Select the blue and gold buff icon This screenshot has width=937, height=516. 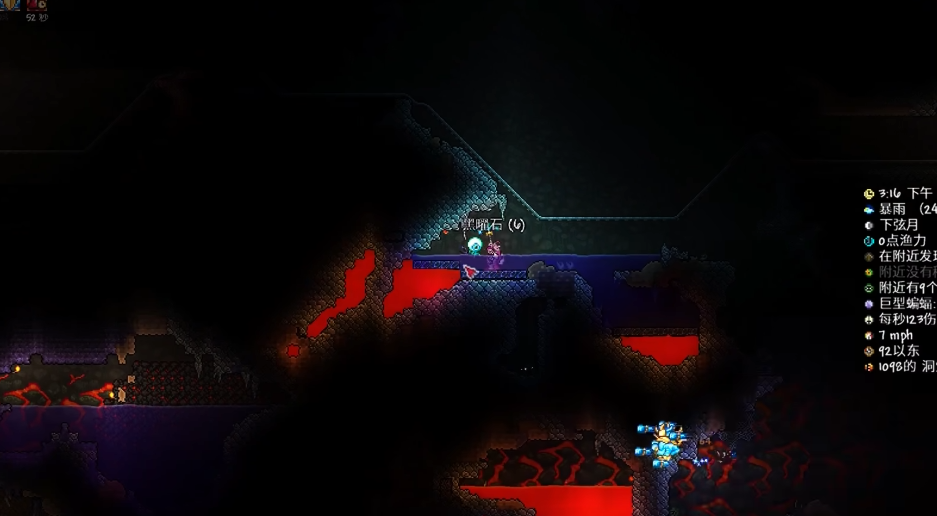pyautogui.click(x=11, y=4)
